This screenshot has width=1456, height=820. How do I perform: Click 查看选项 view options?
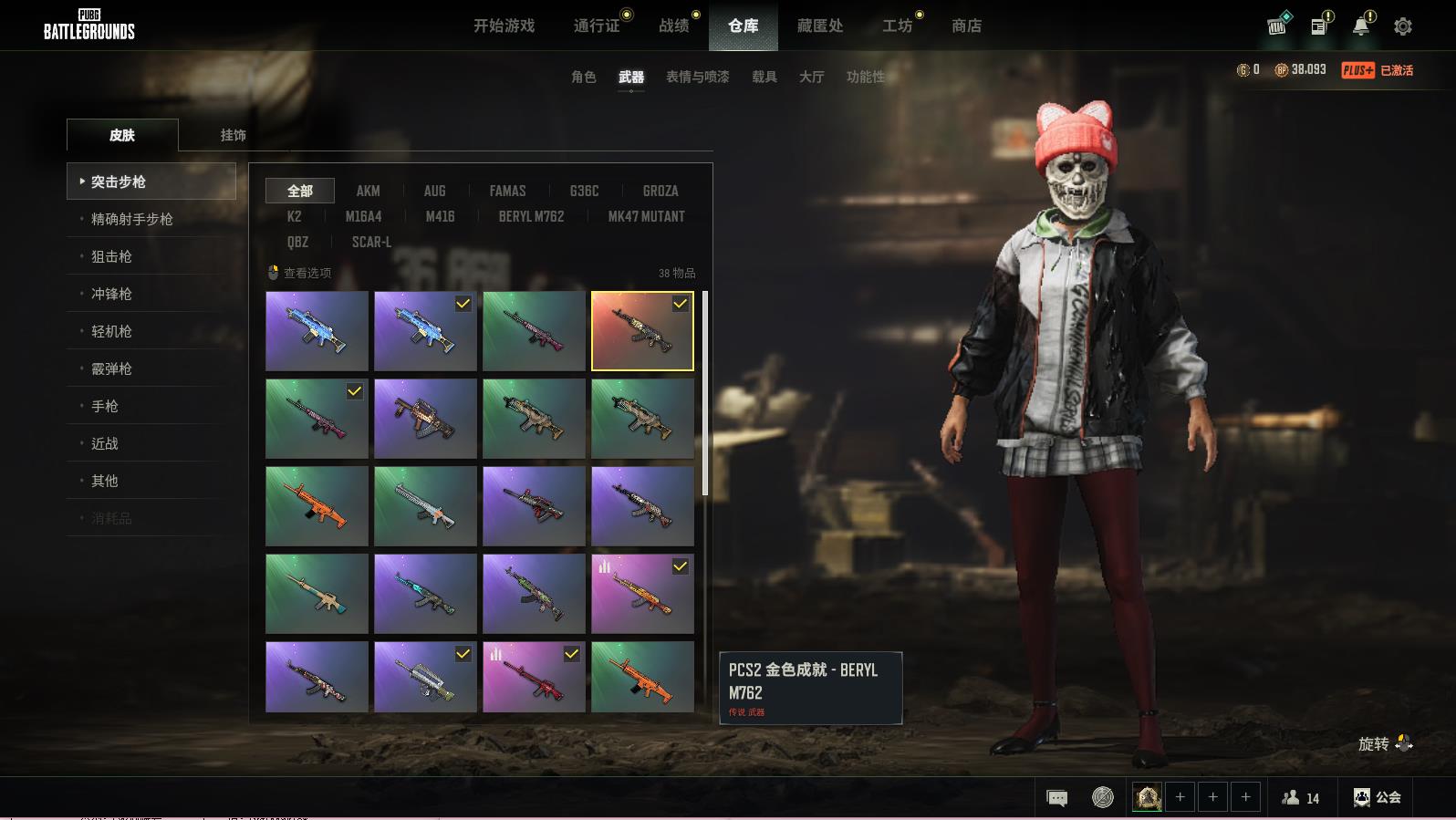click(x=300, y=273)
